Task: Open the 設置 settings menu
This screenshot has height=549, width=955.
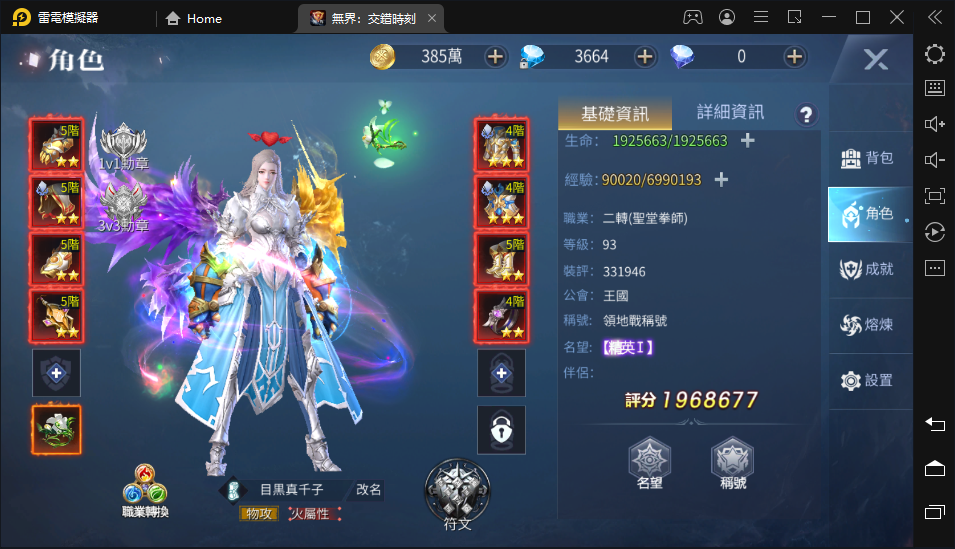Action: point(867,380)
